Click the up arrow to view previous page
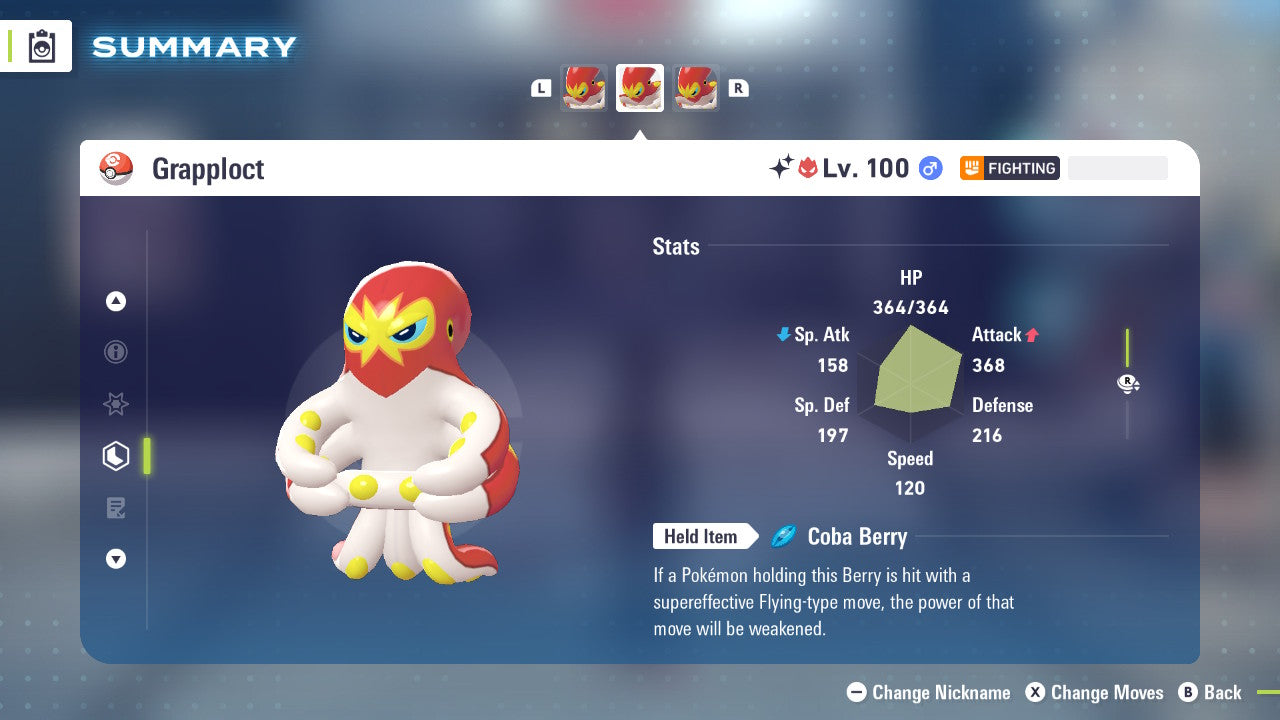Image resolution: width=1280 pixels, height=720 pixels. (116, 301)
